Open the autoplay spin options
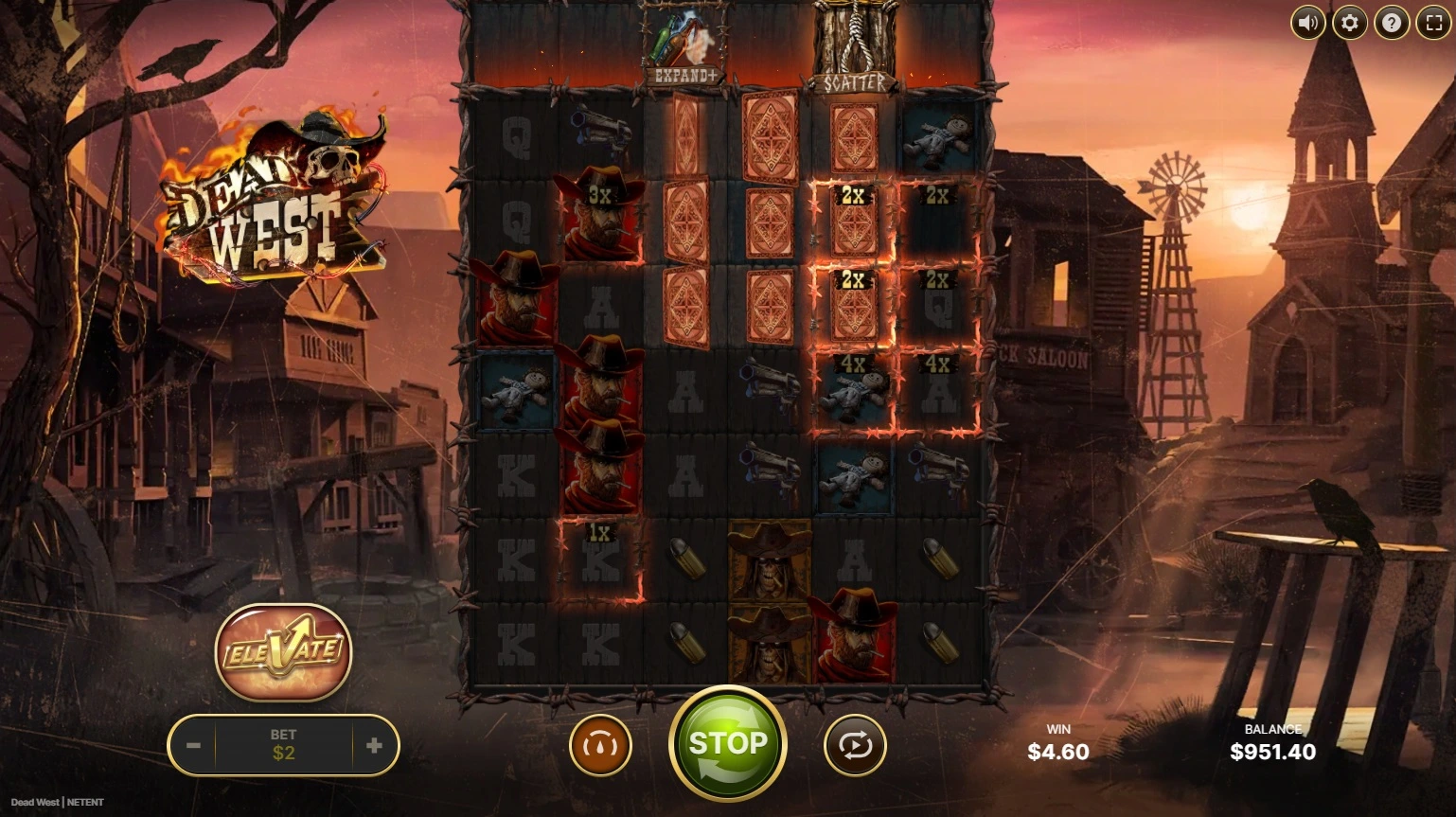The width and height of the screenshot is (1456, 817). click(x=855, y=746)
